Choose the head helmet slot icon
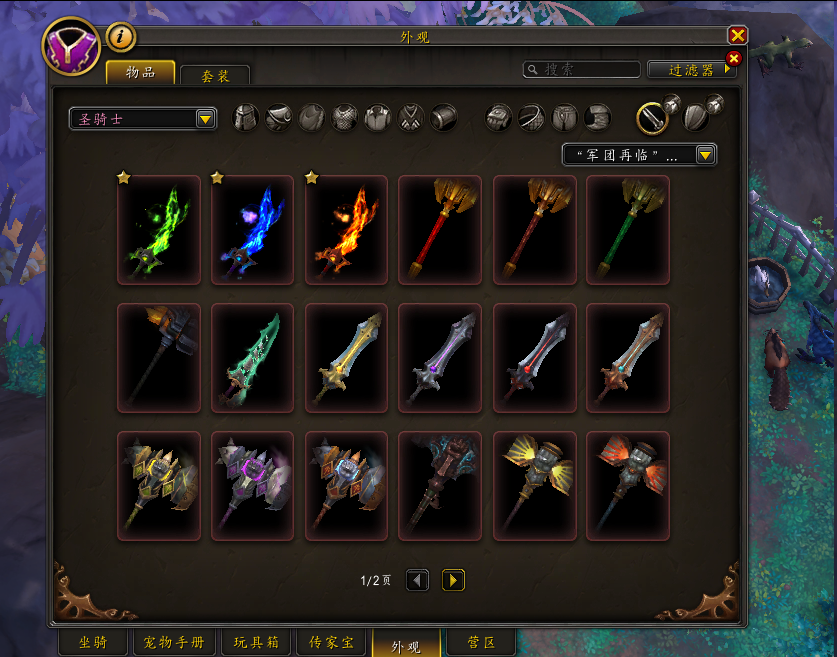837x657 pixels. click(246, 118)
